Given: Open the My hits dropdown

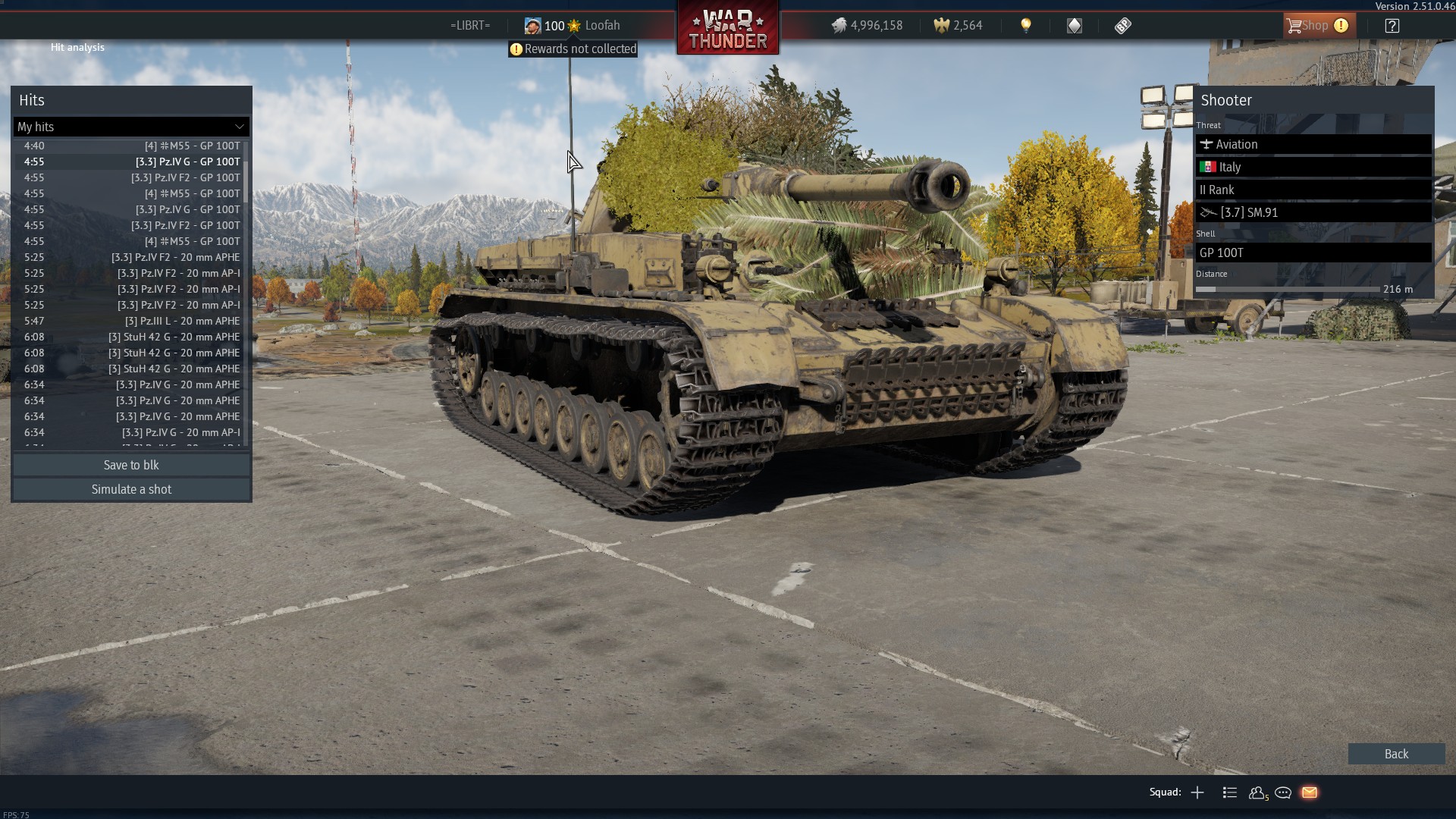Looking at the screenshot, I should 131,127.
